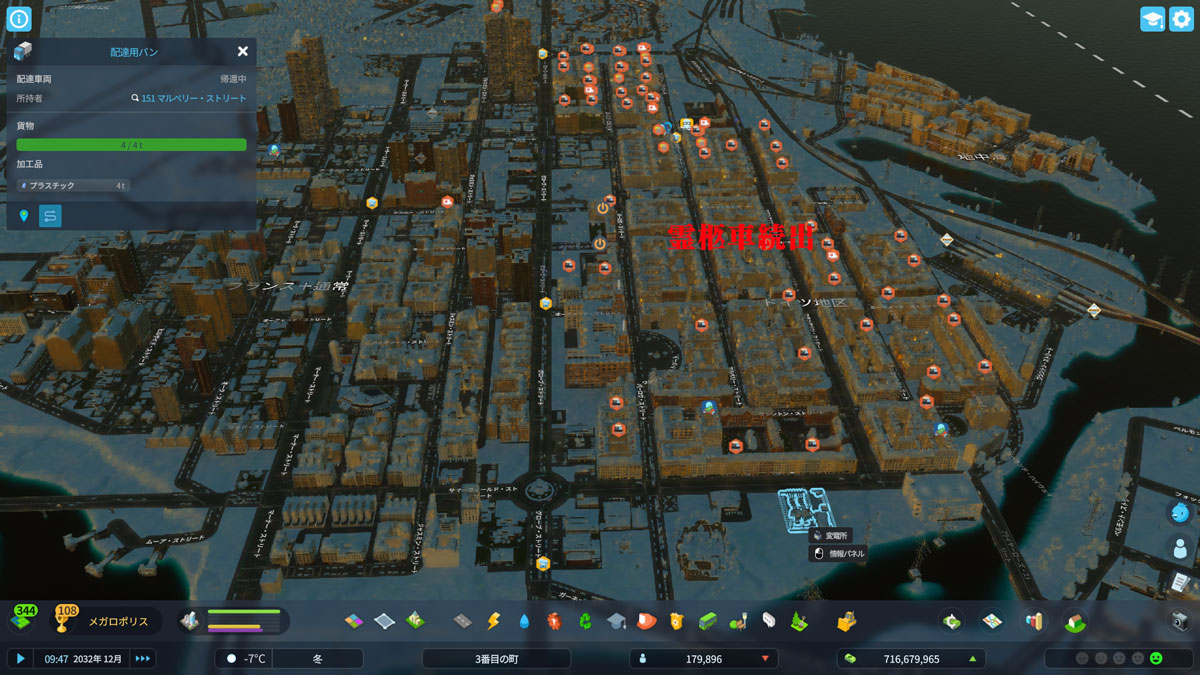
Task: Select the roads build tool
Action: point(462,622)
